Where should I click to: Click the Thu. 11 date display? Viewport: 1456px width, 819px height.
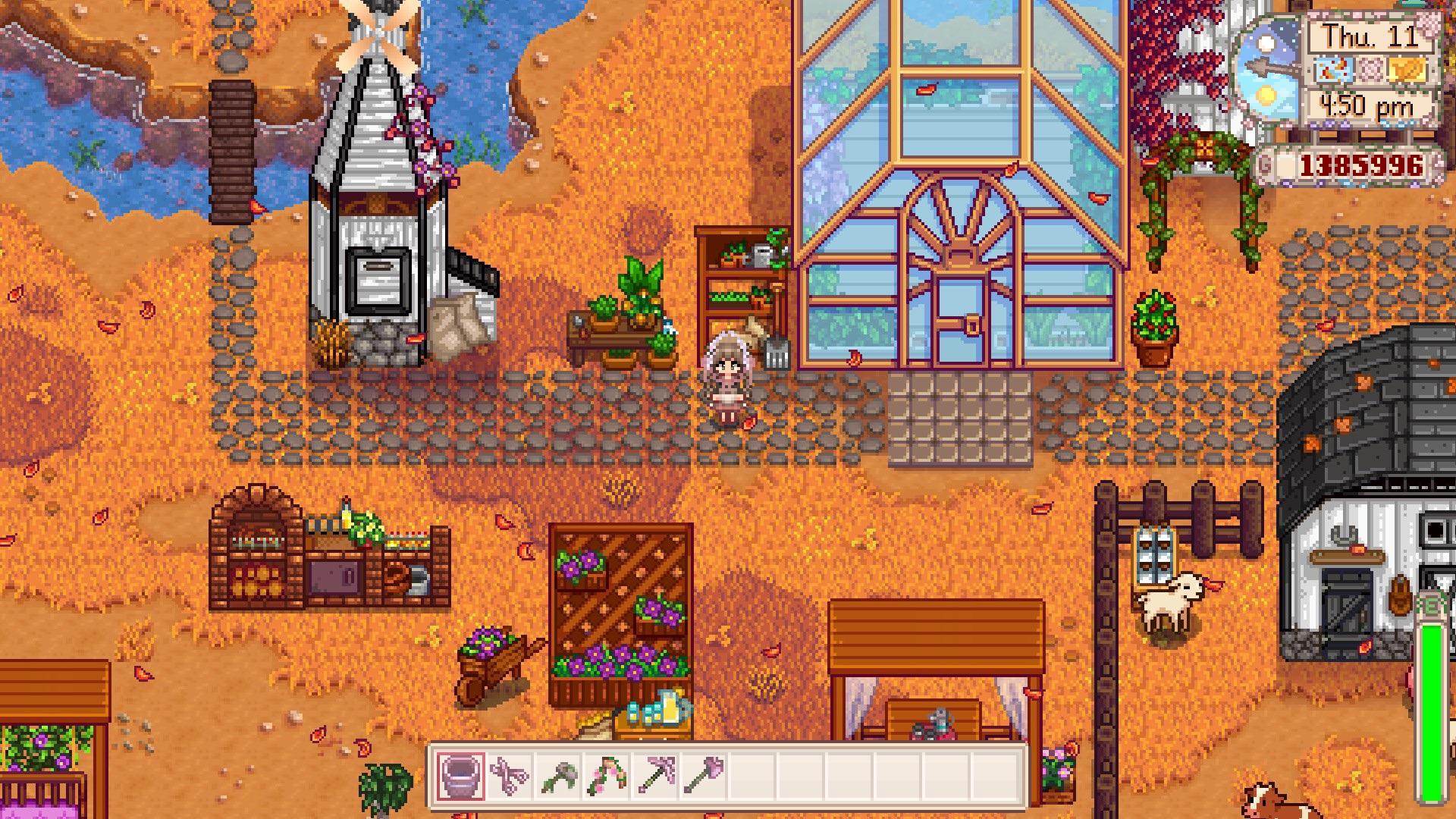click(x=1370, y=36)
